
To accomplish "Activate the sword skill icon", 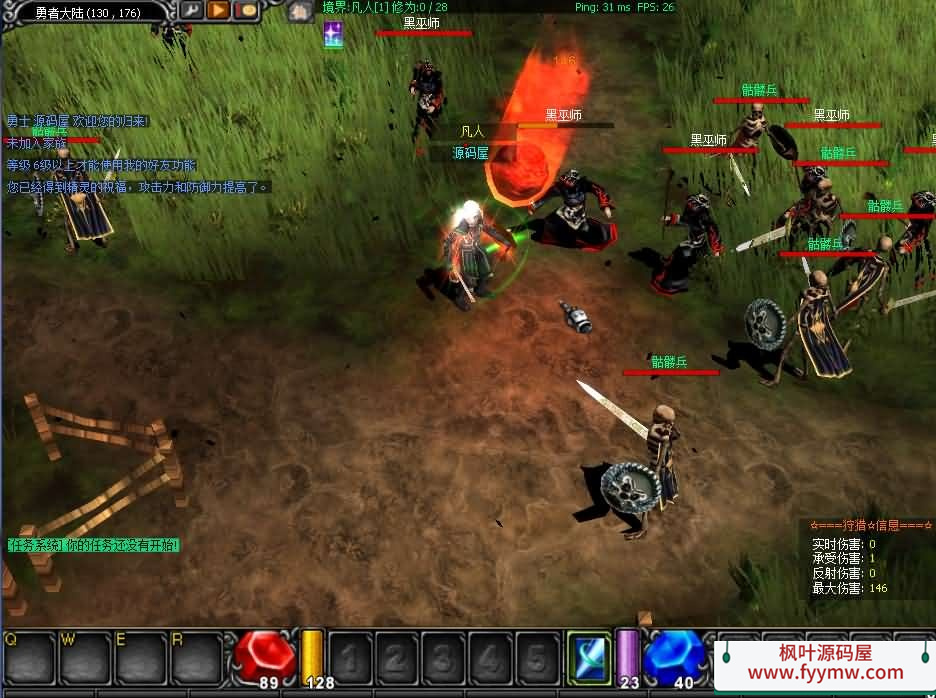I will pos(588,657).
